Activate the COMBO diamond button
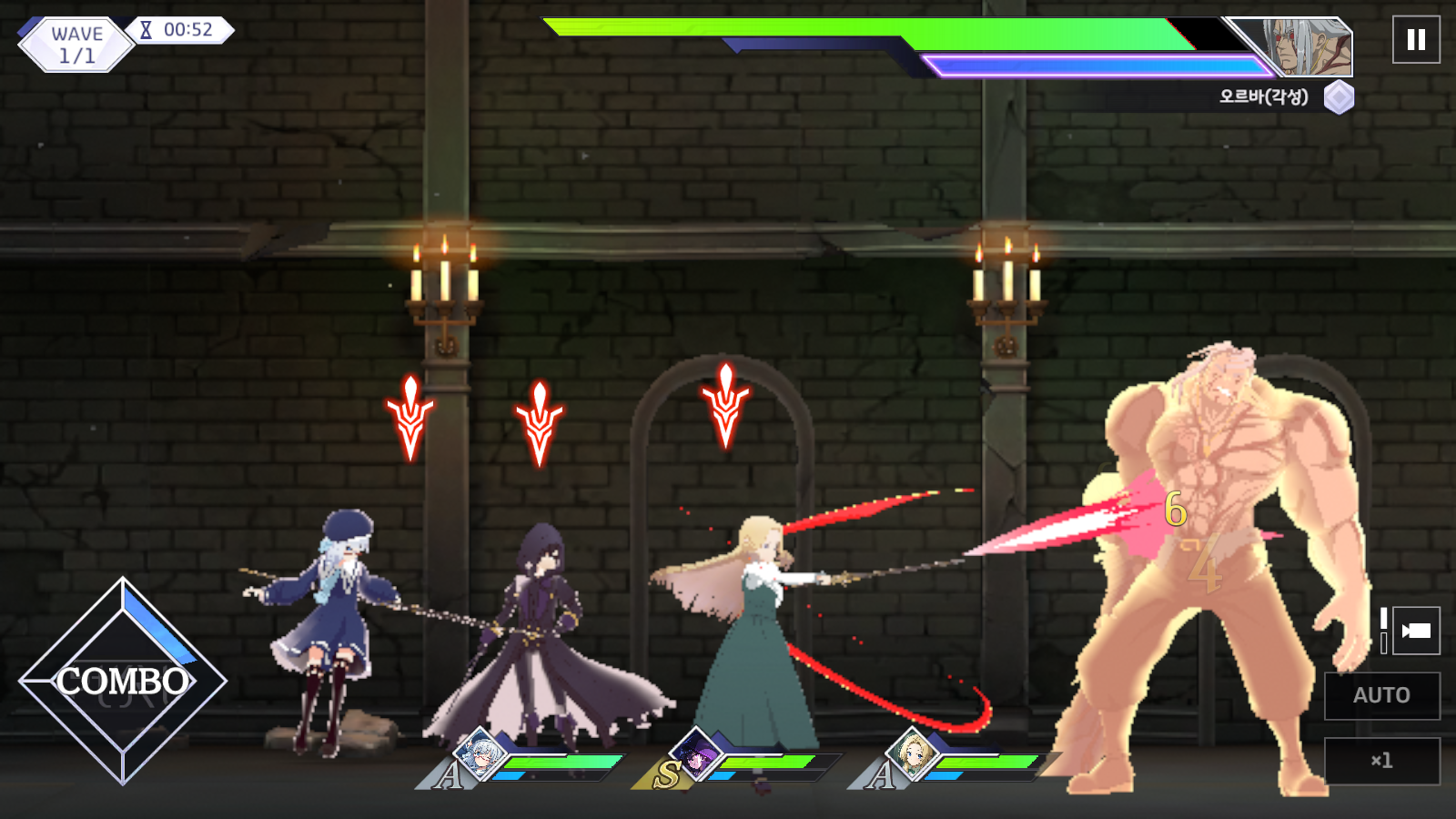Viewport: 1456px width, 819px height. [x=123, y=681]
